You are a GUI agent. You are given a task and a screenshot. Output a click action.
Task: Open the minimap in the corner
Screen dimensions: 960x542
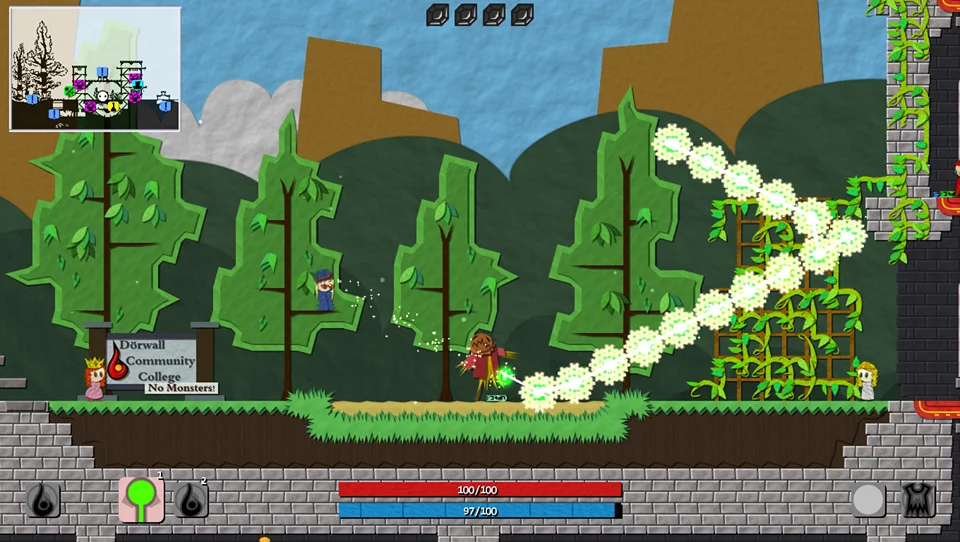click(x=95, y=68)
